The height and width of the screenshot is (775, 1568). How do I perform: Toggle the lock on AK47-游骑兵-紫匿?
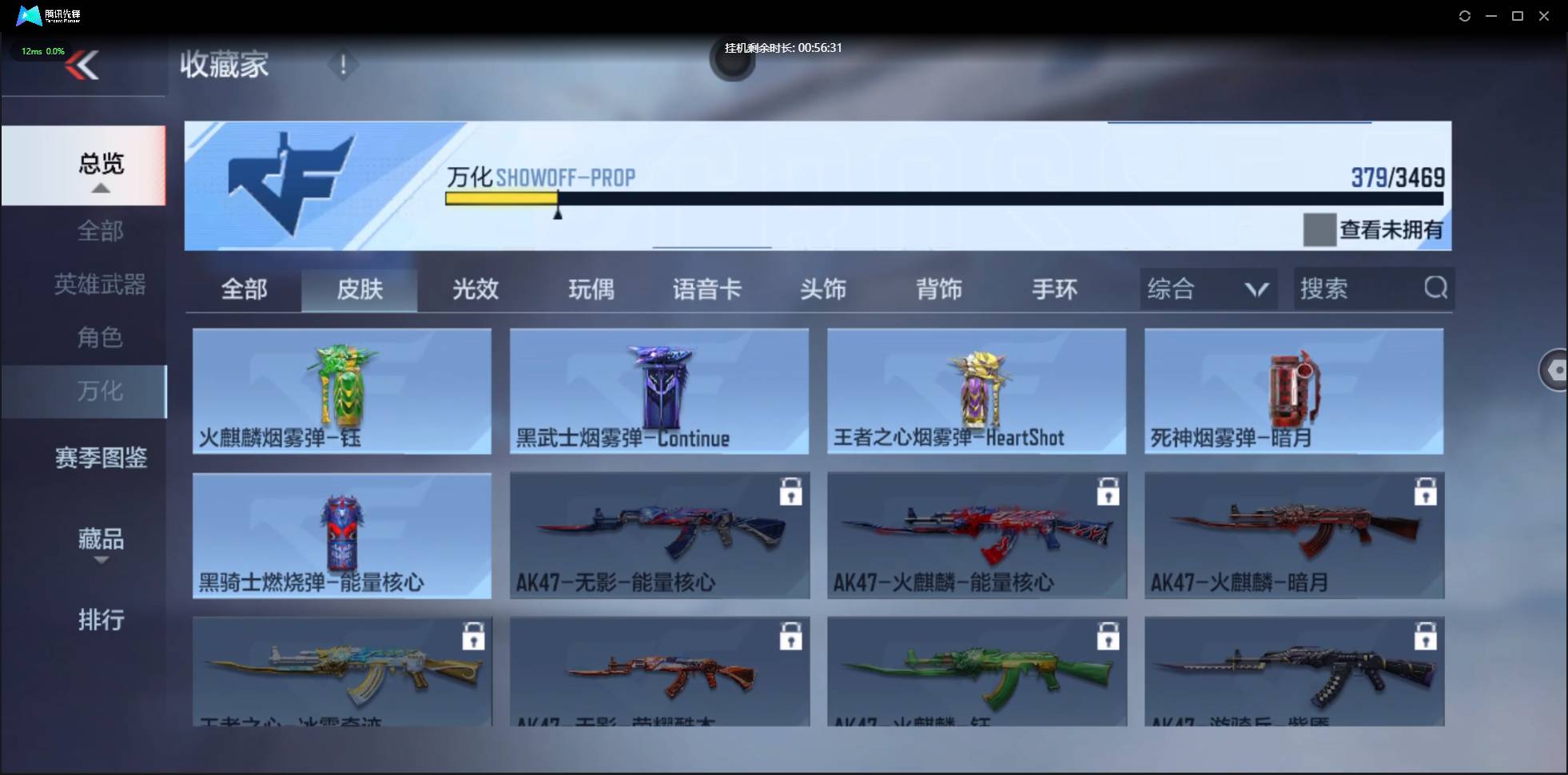[x=1427, y=636]
